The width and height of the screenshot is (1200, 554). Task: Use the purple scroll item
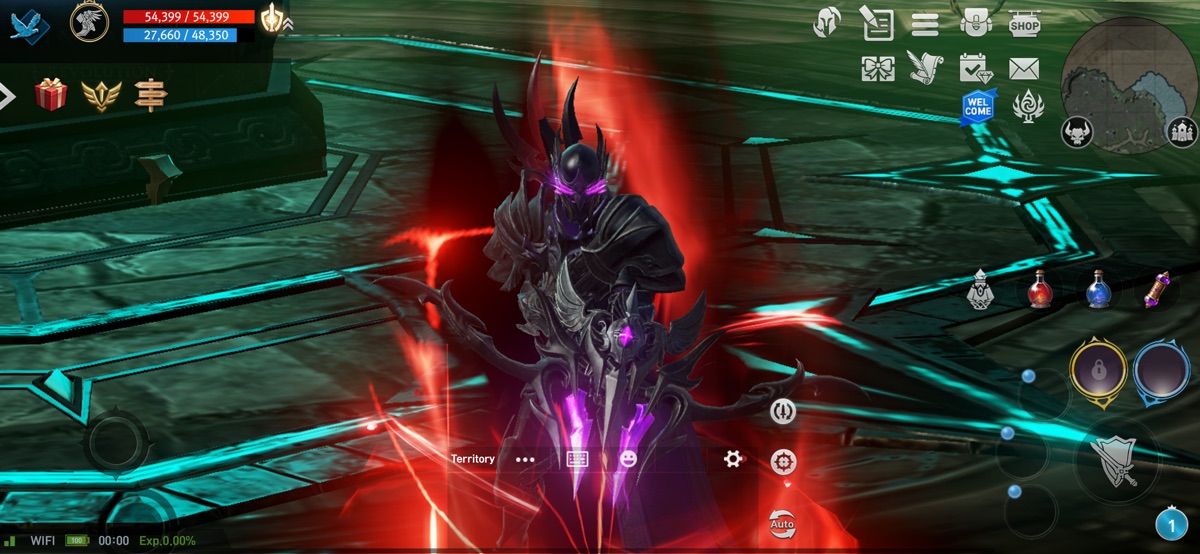[1159, 291]
